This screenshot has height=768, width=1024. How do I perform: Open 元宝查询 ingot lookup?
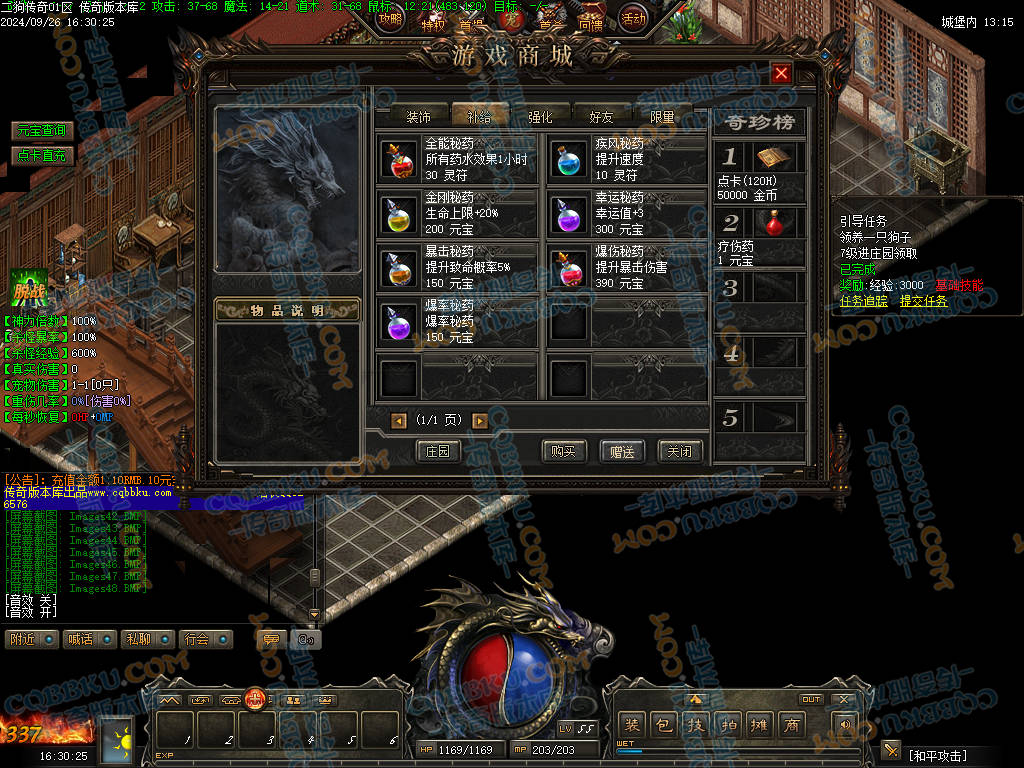(42, 131)
